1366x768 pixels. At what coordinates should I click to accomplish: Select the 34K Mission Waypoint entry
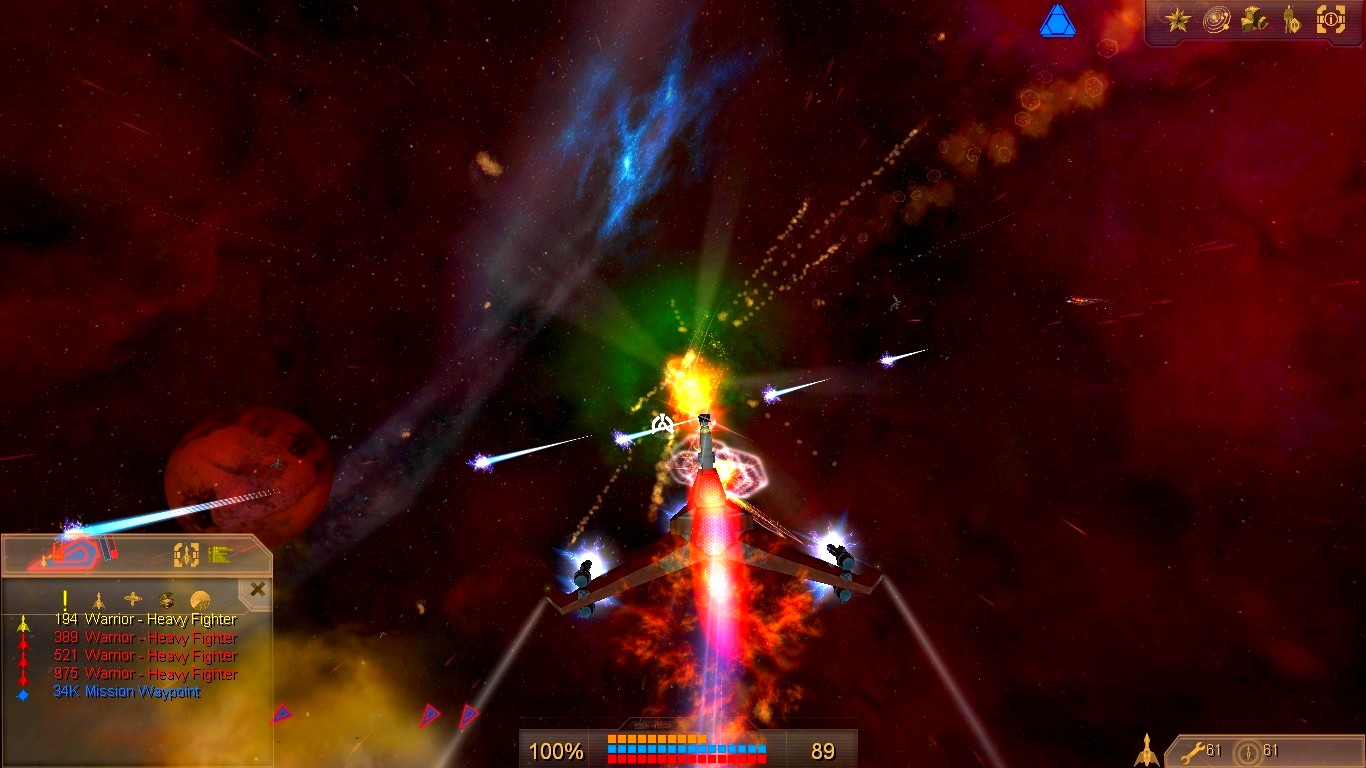click(126, 692)
